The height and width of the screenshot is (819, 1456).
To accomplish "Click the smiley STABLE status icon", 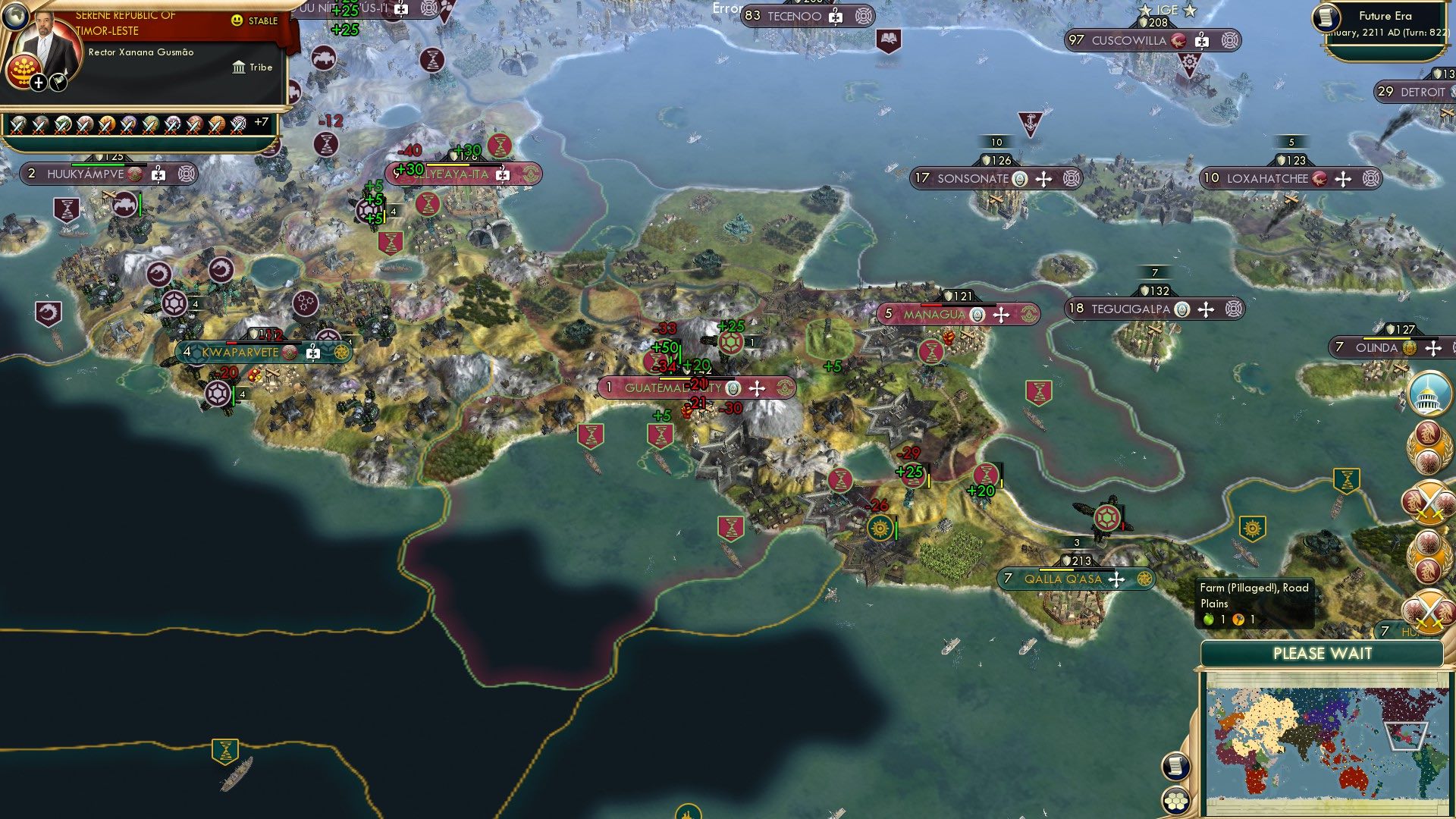I will [x=238, y=20].
